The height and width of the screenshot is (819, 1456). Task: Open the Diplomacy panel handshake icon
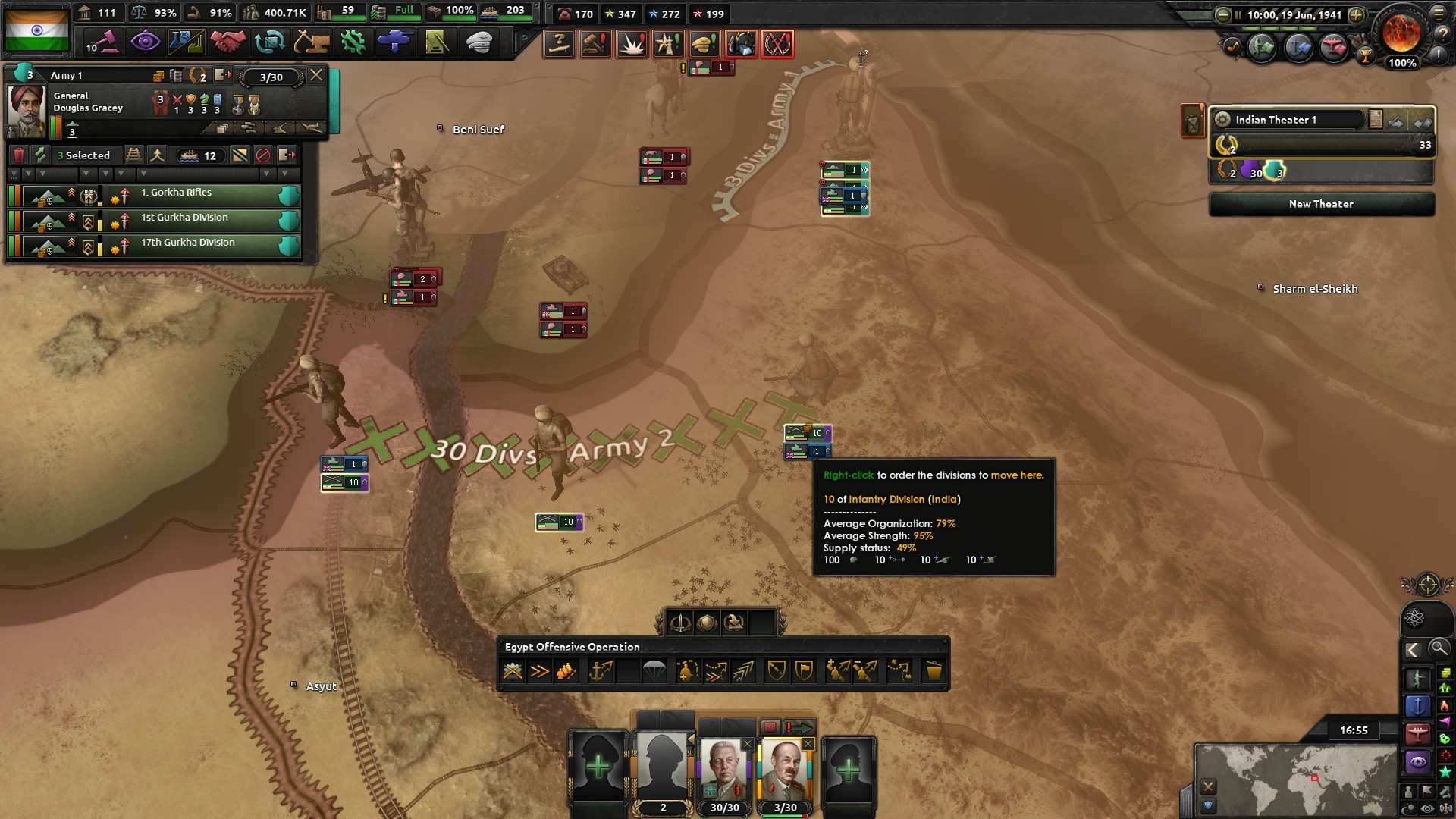pyautogui.click(x=230, y=42)
